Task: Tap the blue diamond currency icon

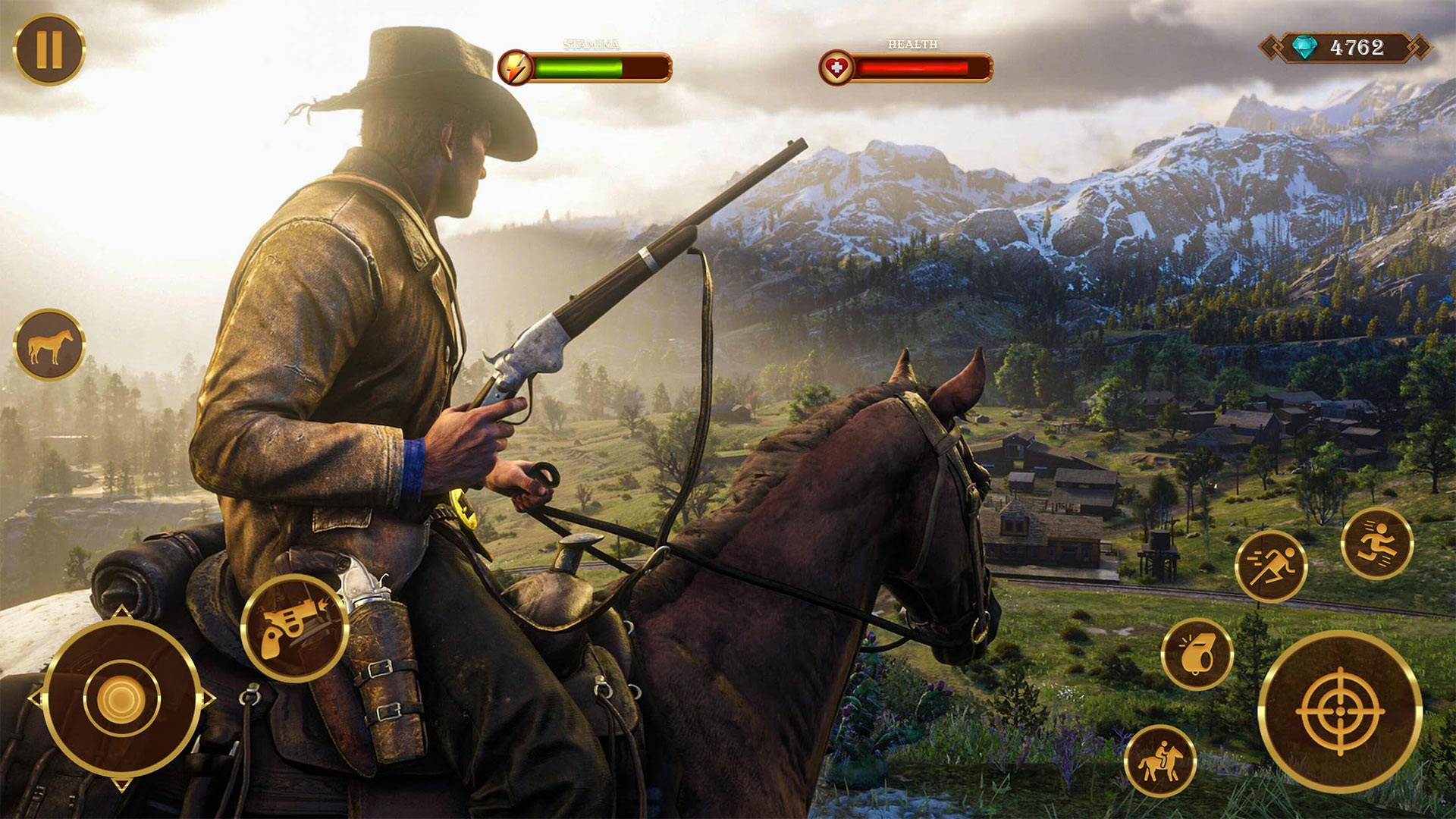Action: click(1304, 47)
